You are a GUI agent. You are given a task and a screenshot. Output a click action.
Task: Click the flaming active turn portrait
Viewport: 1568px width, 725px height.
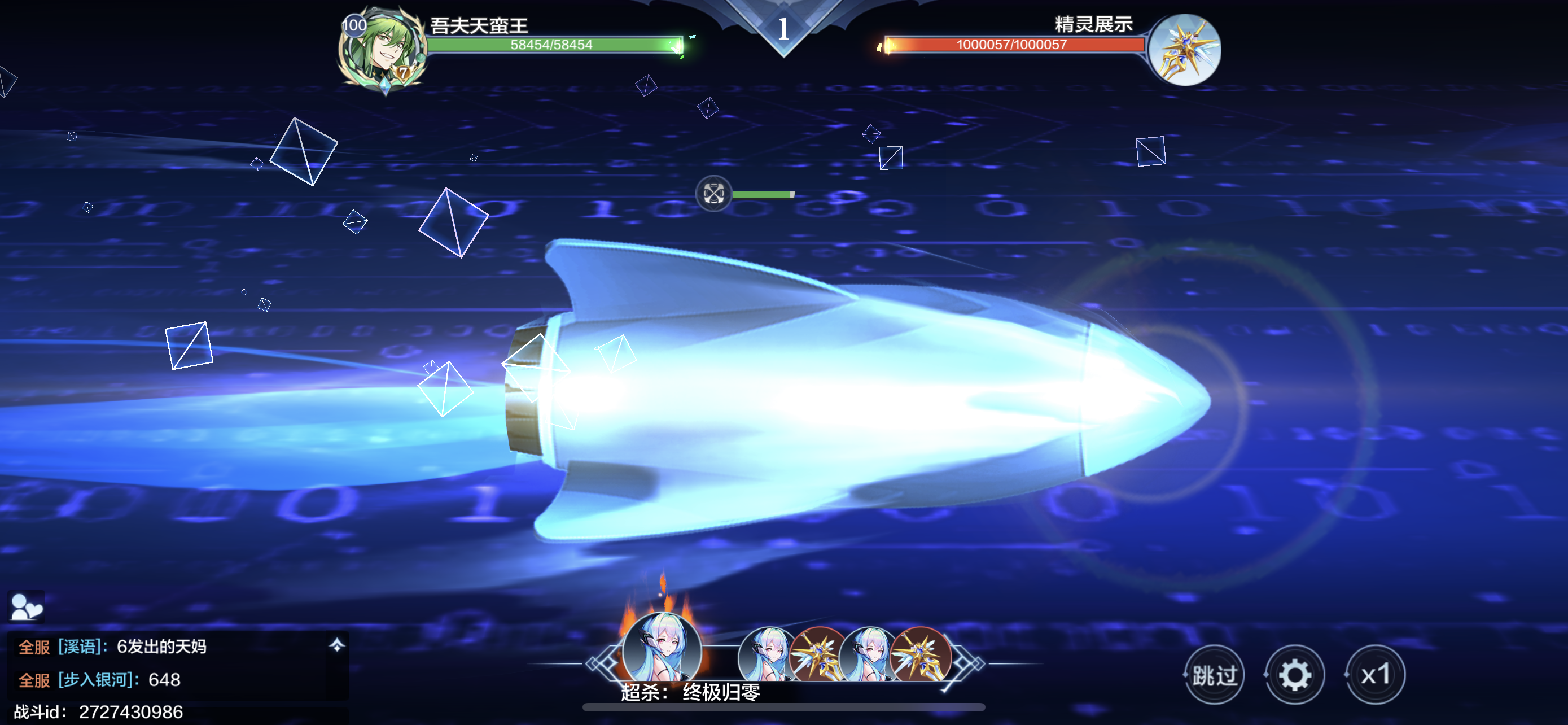pyautogui.click(x=662, y=649)
